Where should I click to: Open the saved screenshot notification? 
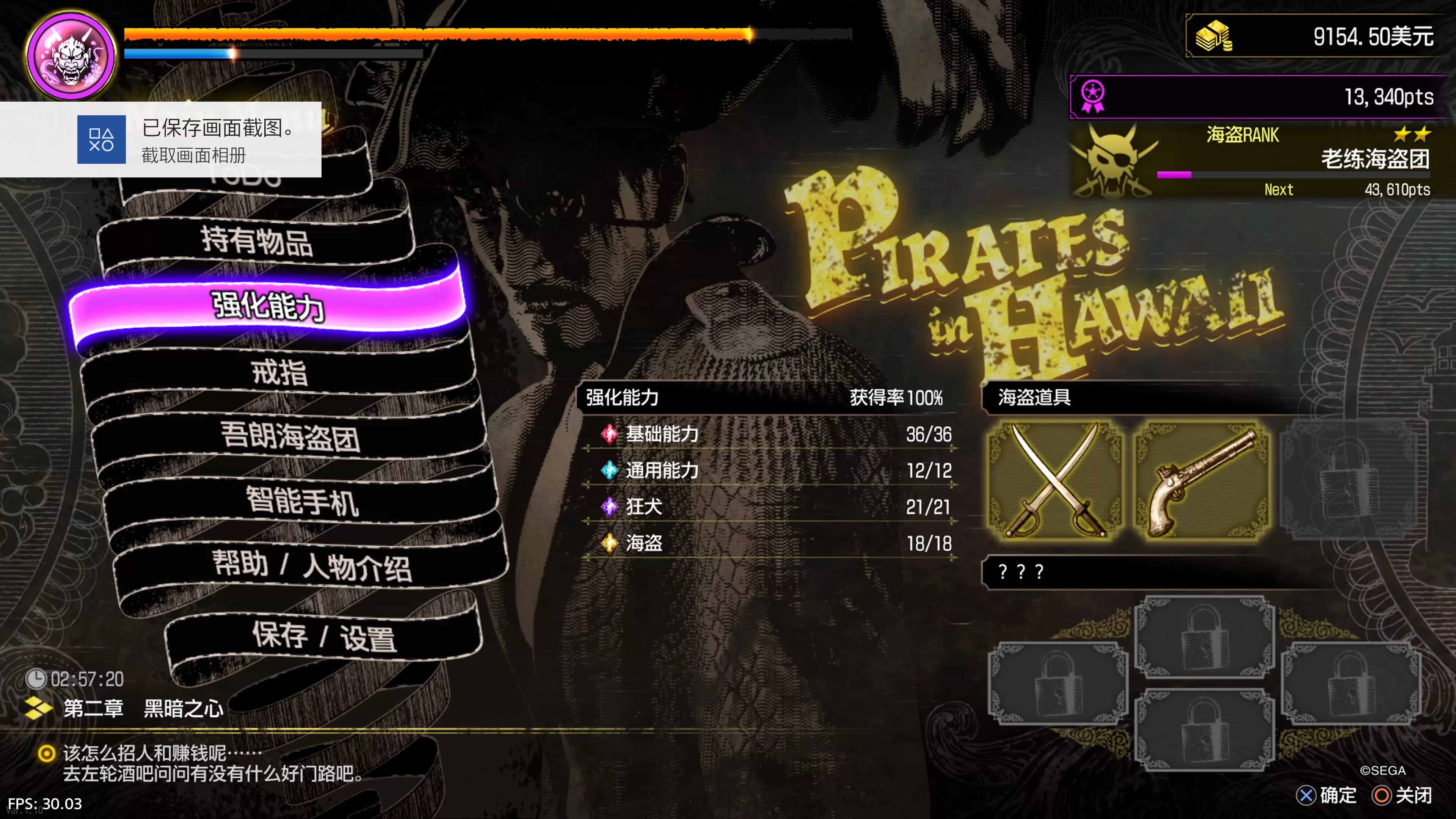160,140
